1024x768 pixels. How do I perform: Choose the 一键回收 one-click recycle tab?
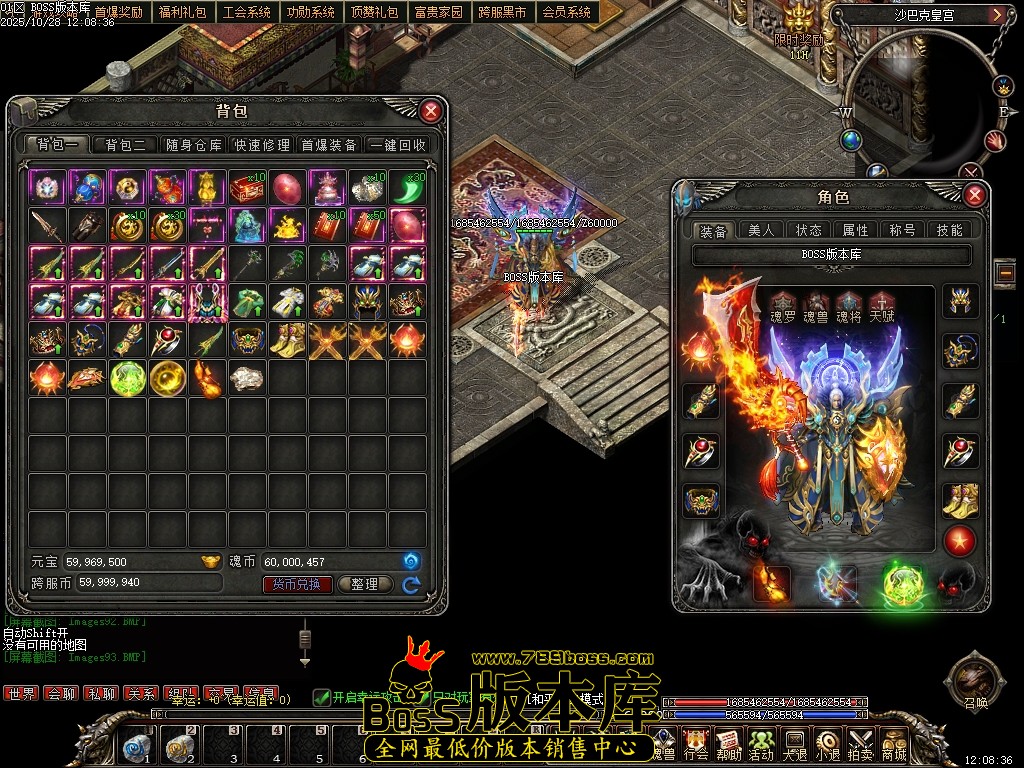pyautogui.click(x=398, y=145)
